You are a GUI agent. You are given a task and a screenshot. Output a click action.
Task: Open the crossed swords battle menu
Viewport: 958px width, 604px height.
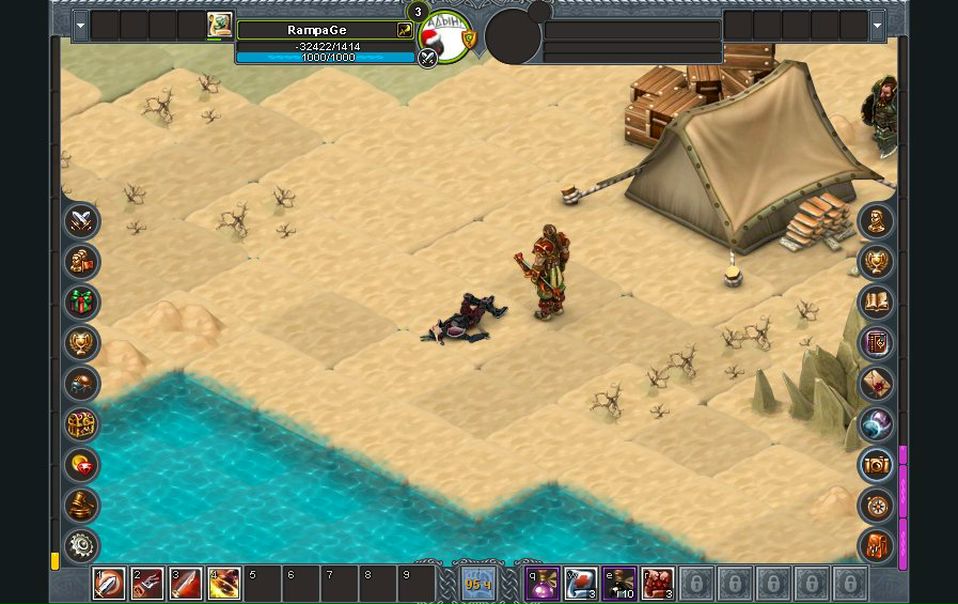click(x=82, y=220)
